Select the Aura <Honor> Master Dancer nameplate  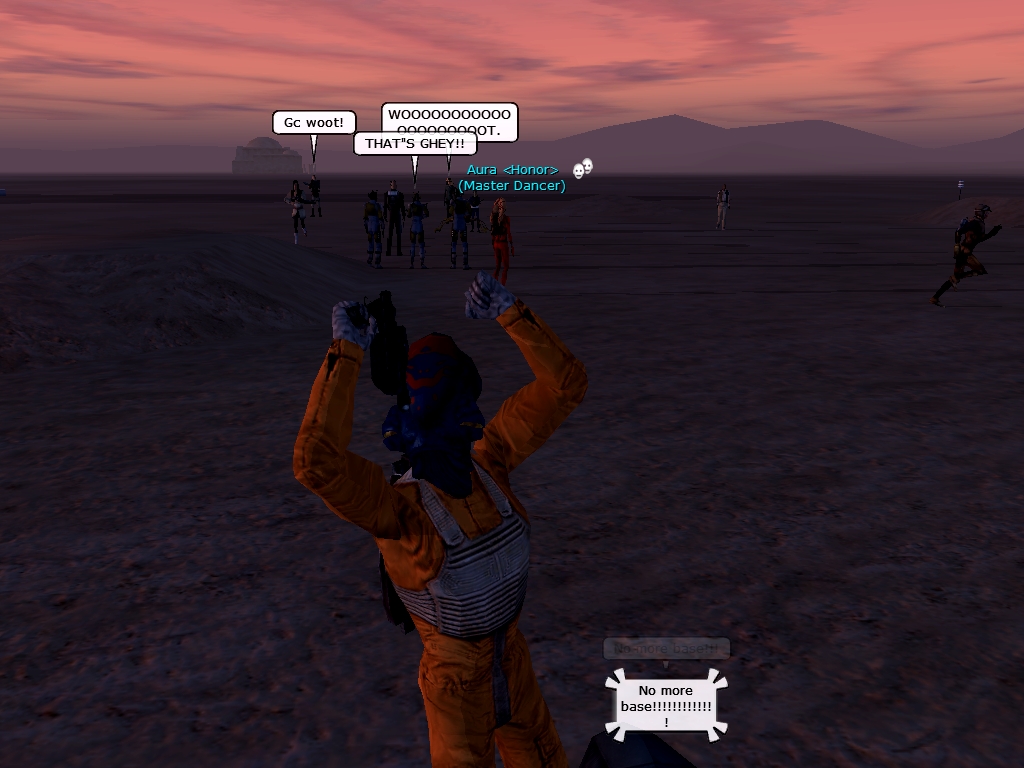(x=512, y=178)
